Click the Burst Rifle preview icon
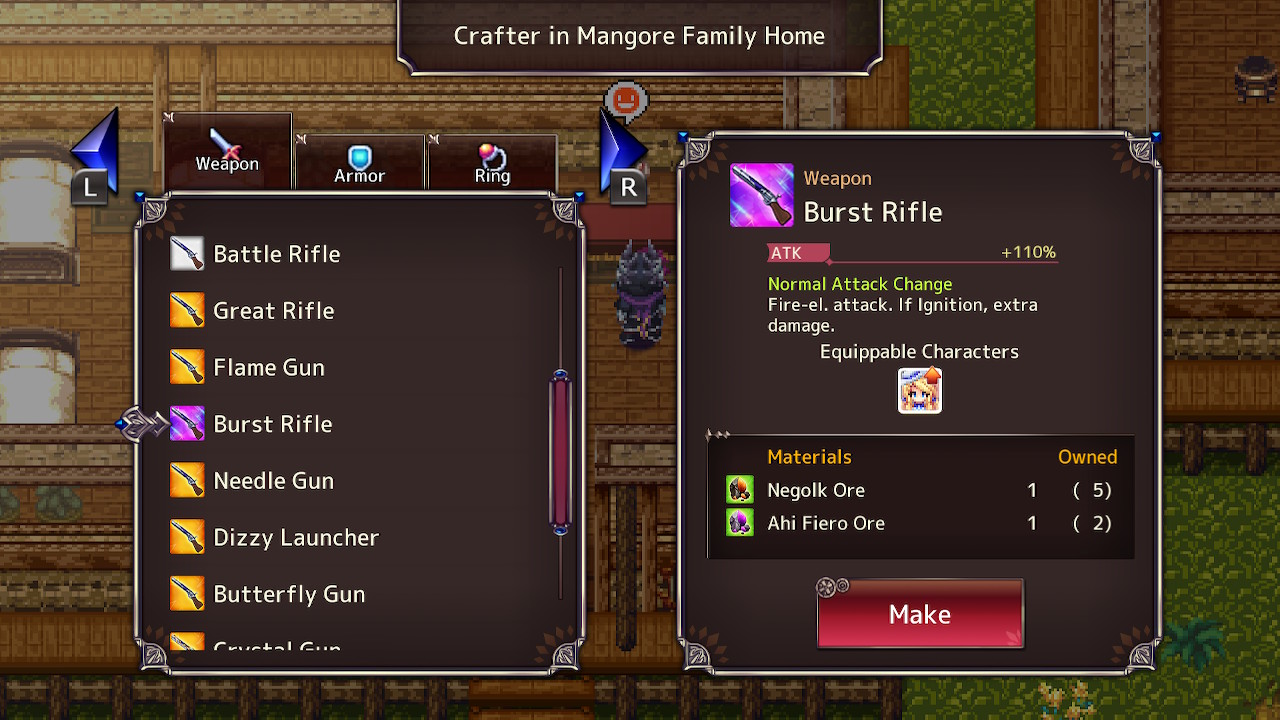The height and width of the screenshot is (720, 1280). point(761,194)
